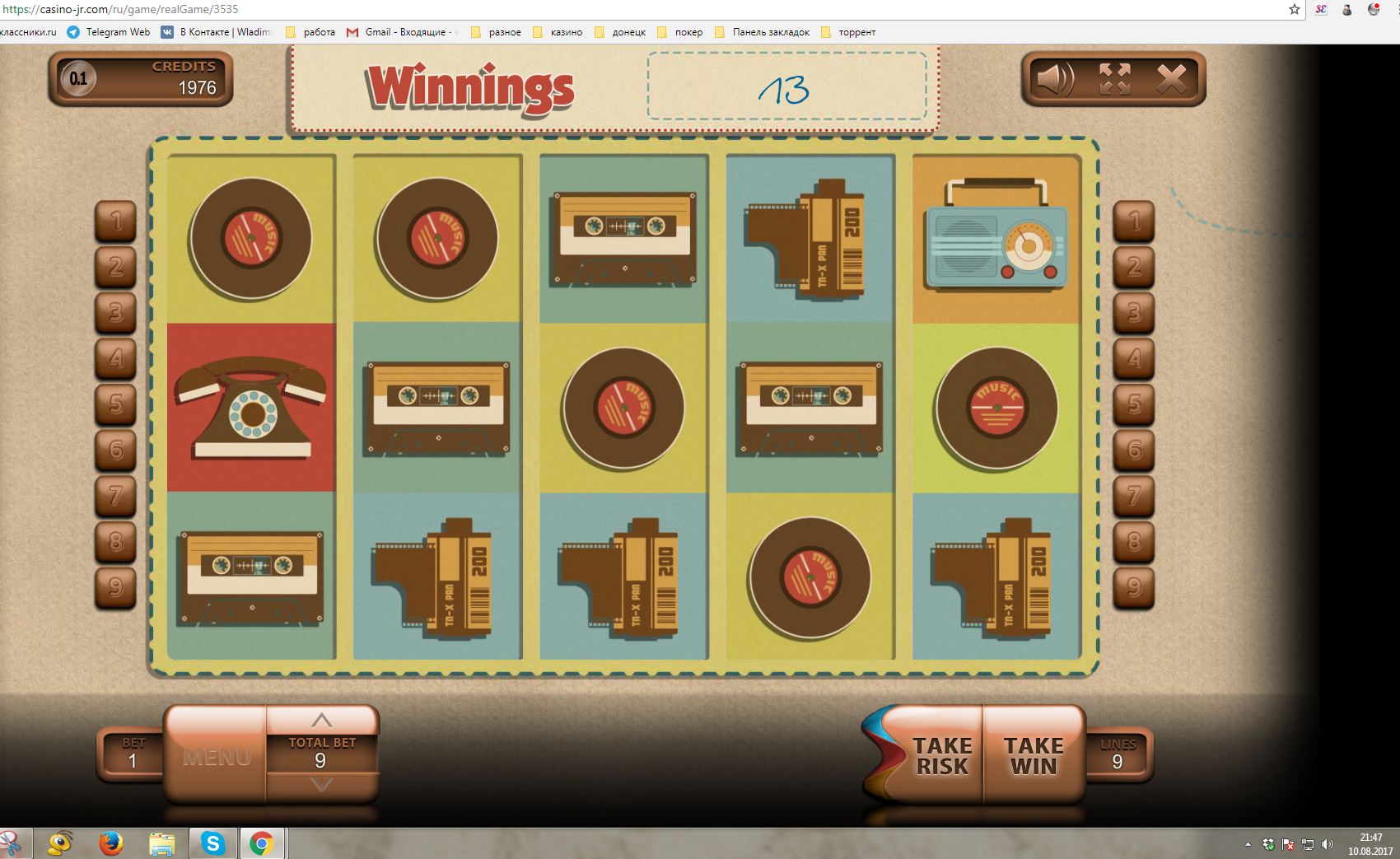Choose payline 3 on the right side
Screen dimensions: 1400x859
[x=1134, y=312]
